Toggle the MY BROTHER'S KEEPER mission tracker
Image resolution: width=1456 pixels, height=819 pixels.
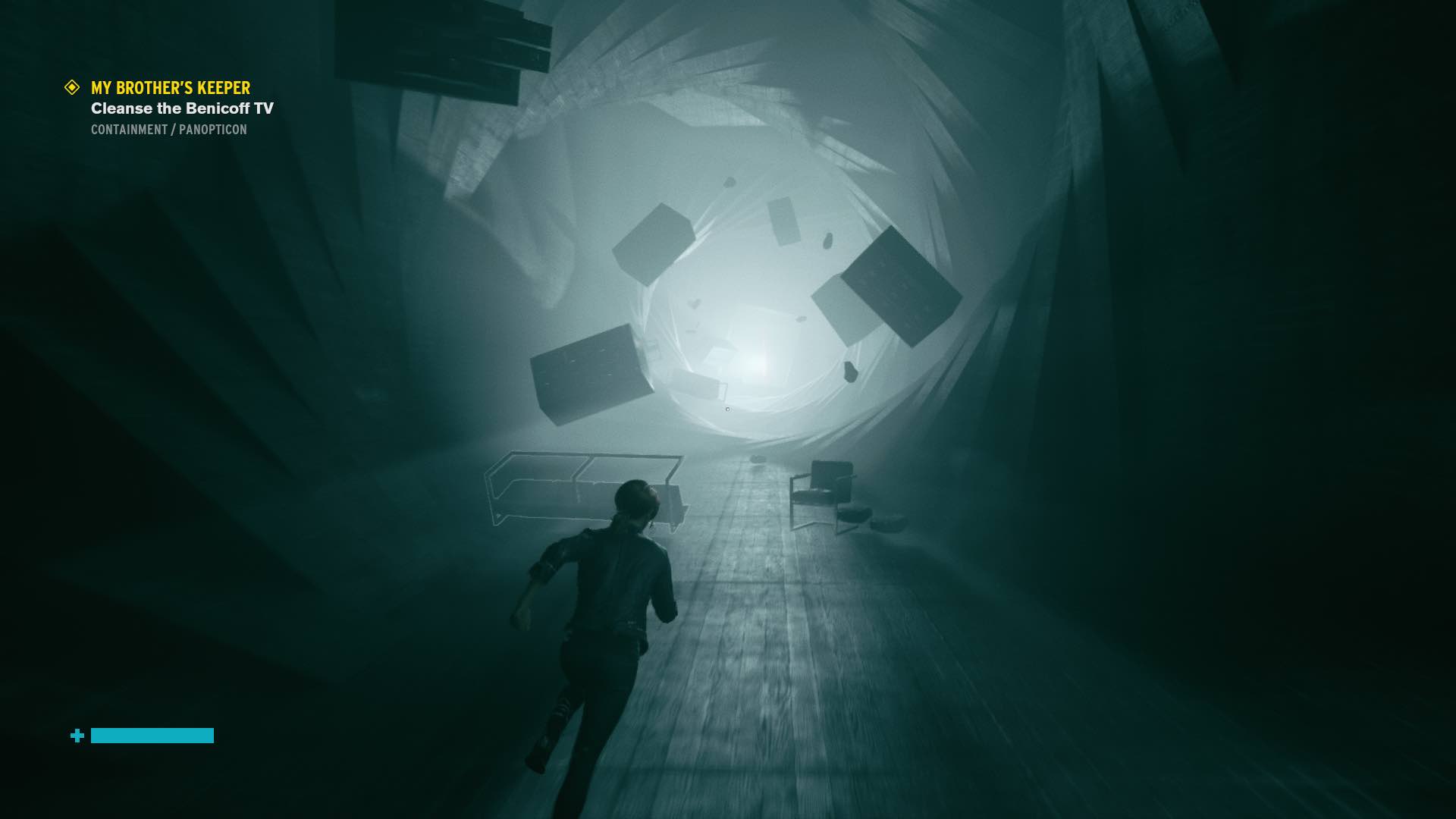click(x=170, y=86)
